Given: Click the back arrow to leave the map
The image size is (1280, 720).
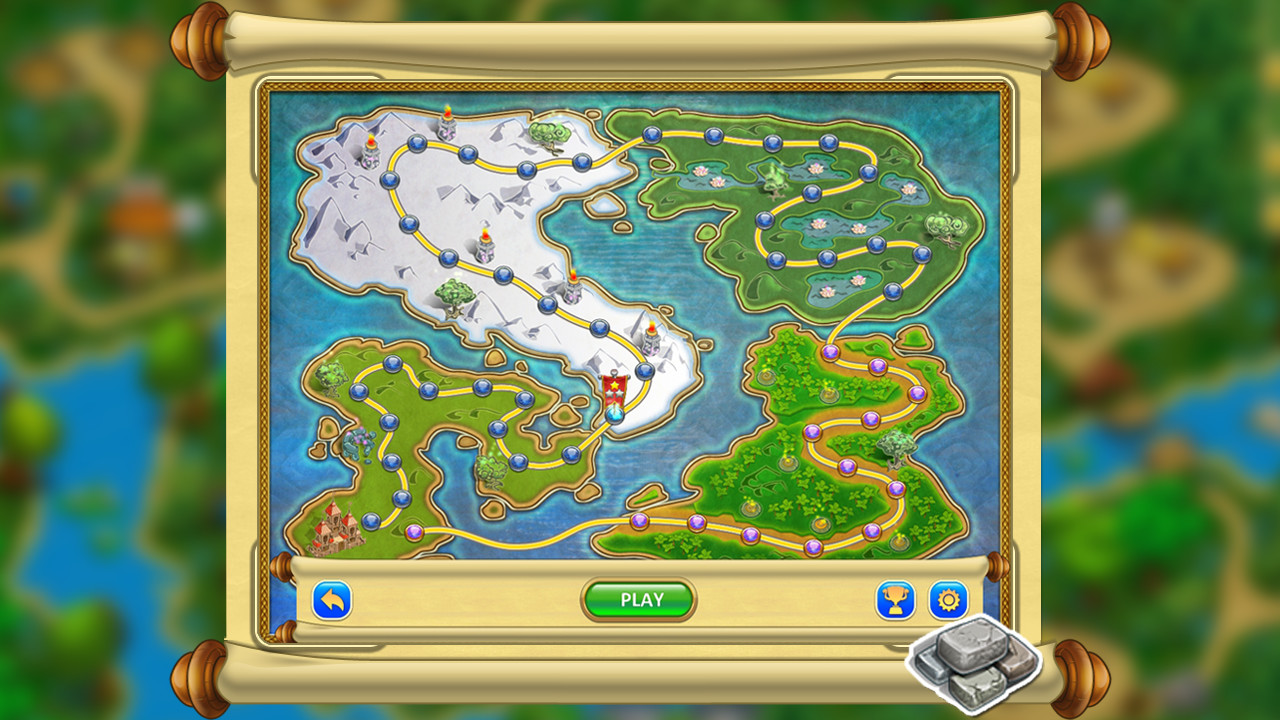Looking at the screenshot, I should click(330, 598).
